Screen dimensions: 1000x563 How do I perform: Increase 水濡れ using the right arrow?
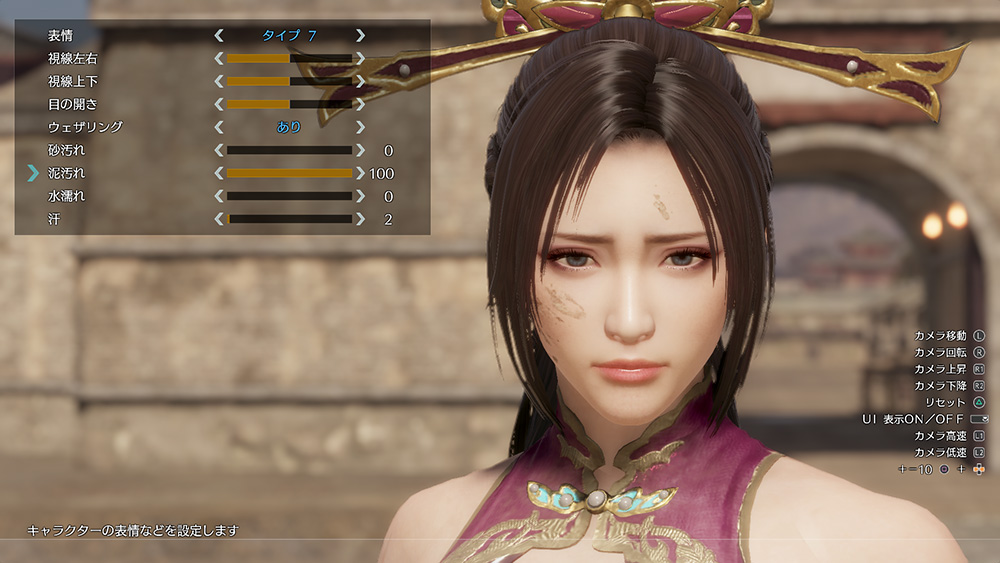pos(360,196)
